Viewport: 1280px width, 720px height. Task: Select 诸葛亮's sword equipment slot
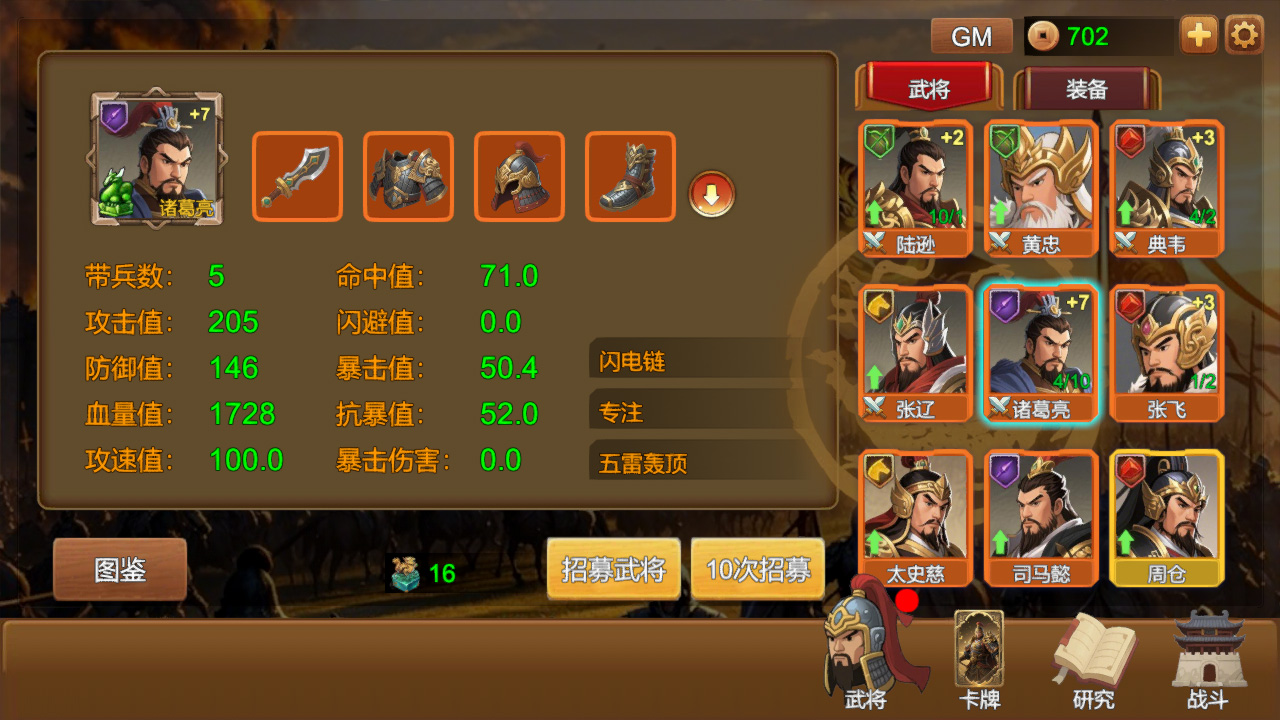click(296, 176)
